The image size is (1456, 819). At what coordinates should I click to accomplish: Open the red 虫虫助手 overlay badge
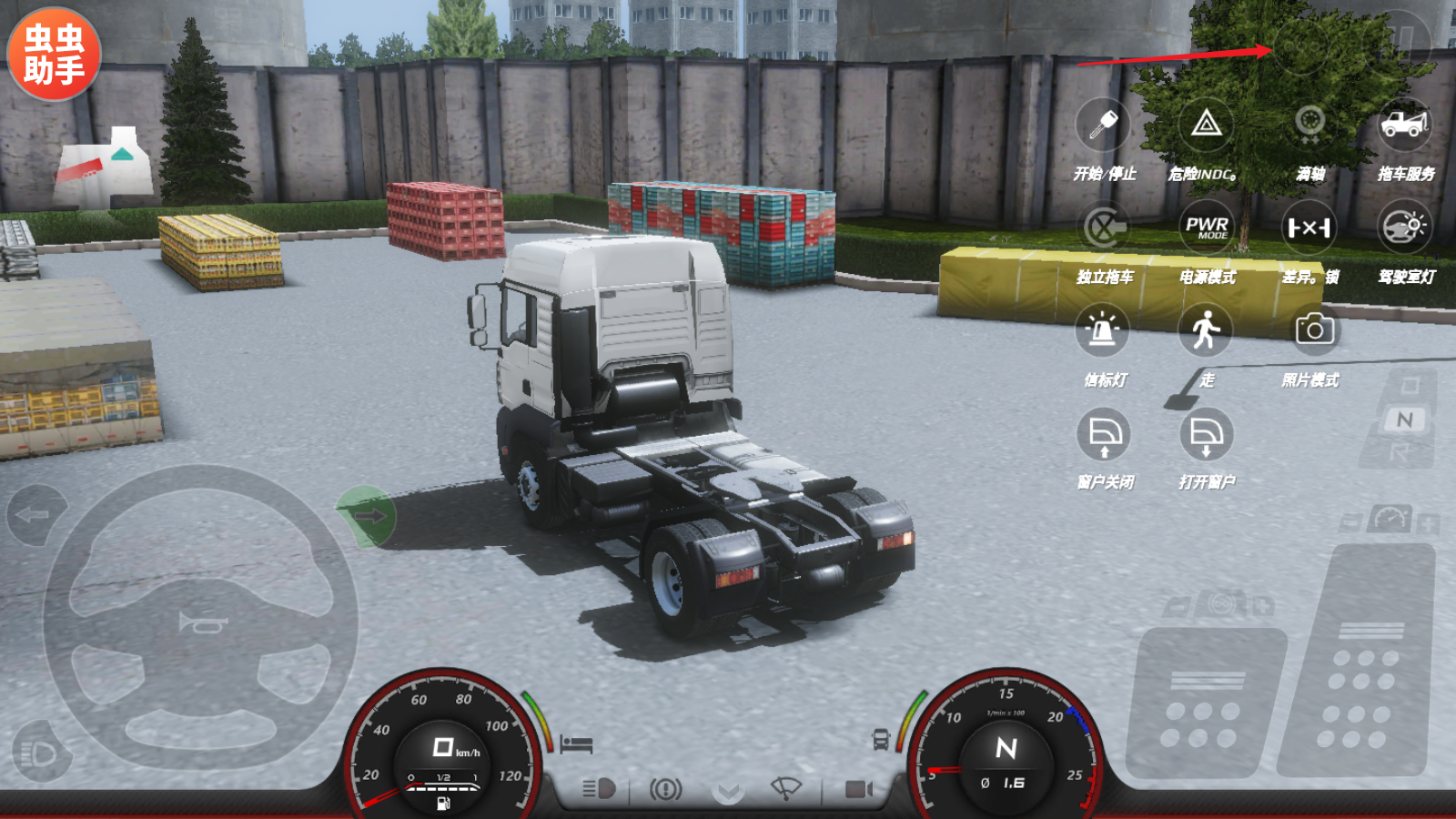coord(54,54)
